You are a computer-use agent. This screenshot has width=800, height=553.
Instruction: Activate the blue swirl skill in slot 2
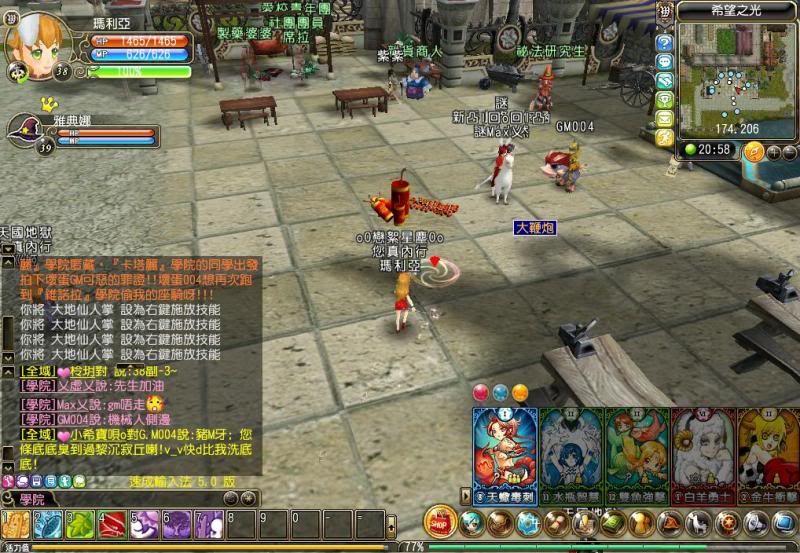tap(47, 524)
